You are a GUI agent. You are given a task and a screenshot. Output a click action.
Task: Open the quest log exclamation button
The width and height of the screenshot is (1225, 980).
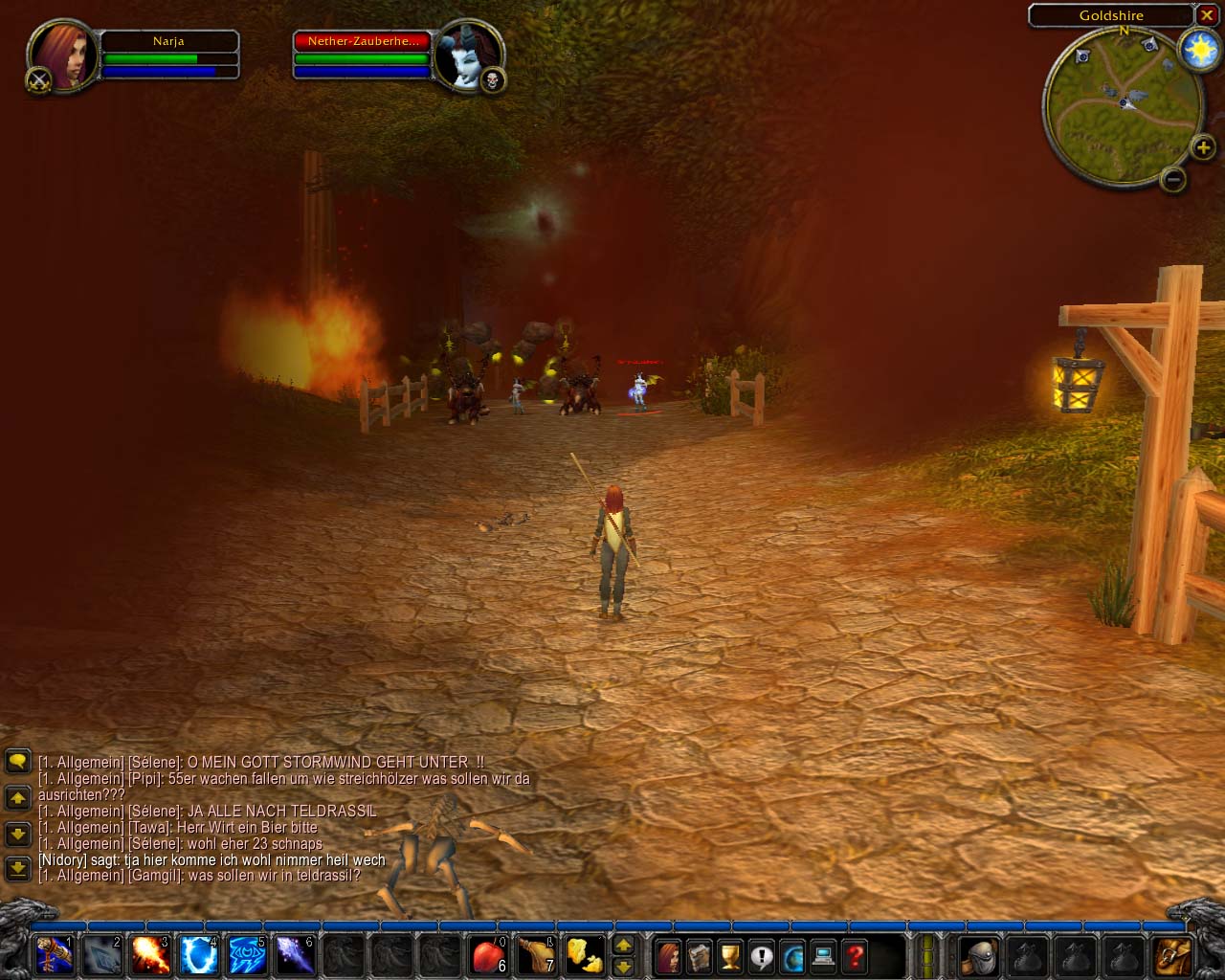(762, 956)
